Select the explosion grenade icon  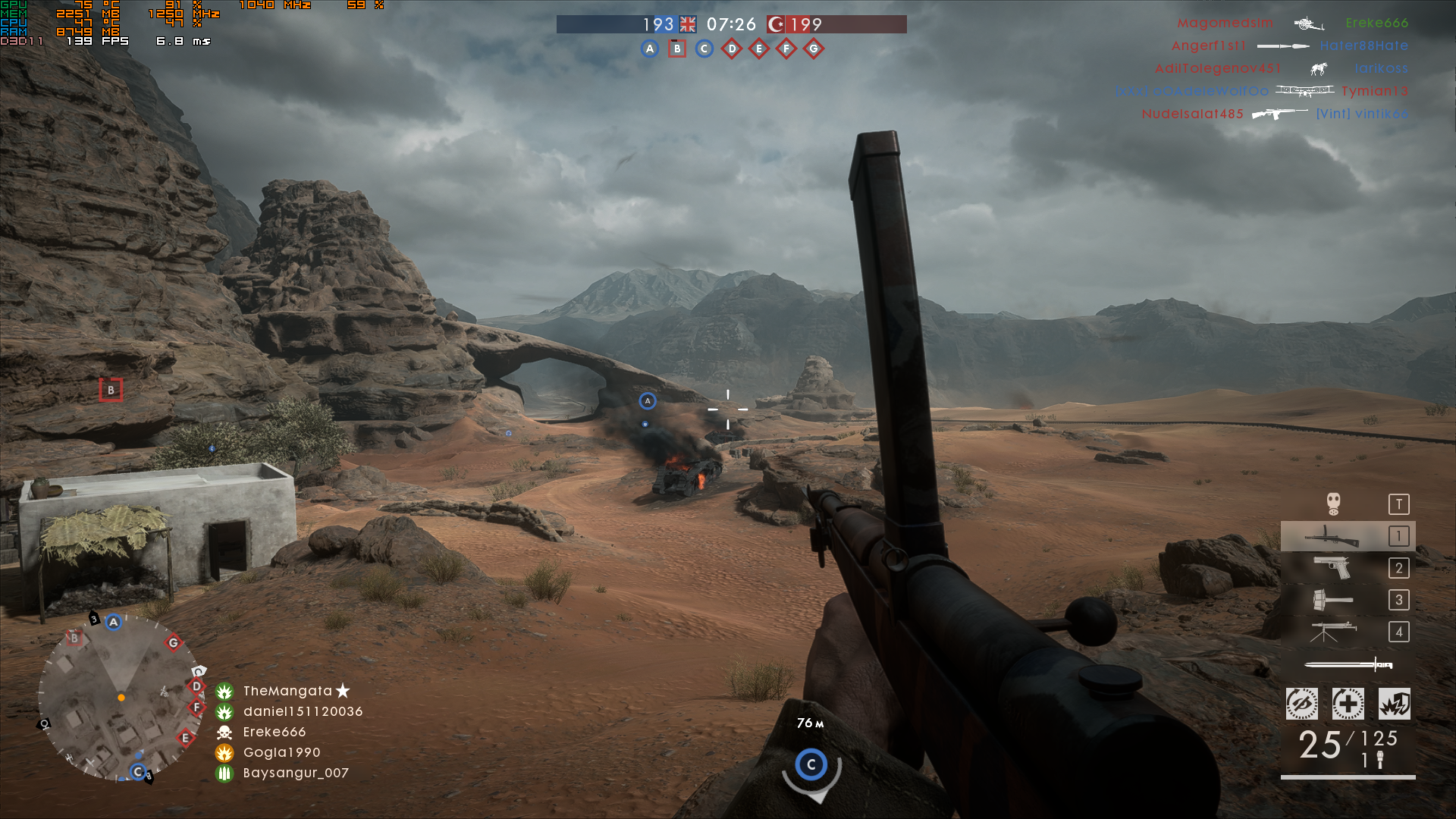tap(1395, 704)
